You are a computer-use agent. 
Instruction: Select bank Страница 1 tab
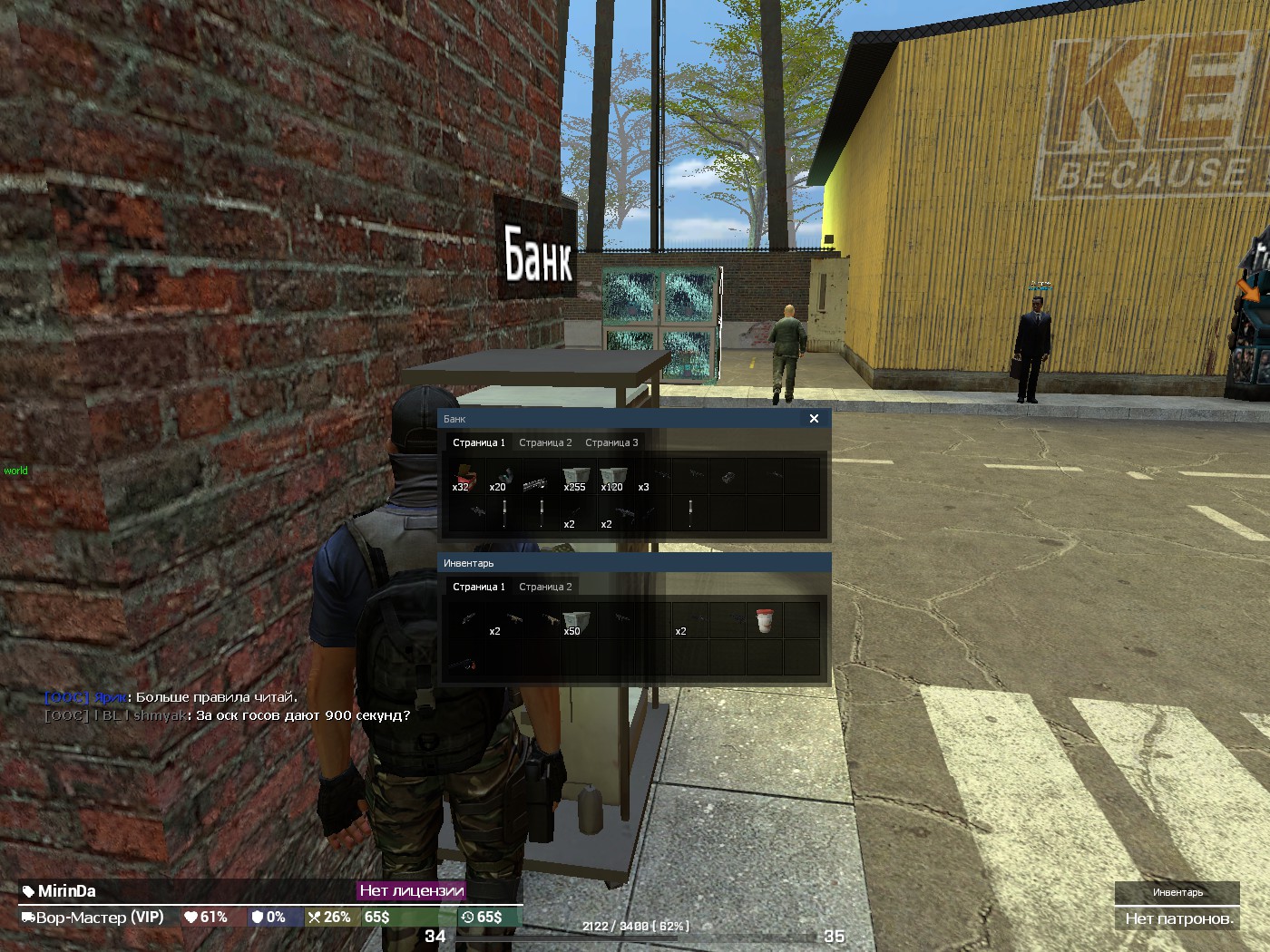[x=479, y=442]
